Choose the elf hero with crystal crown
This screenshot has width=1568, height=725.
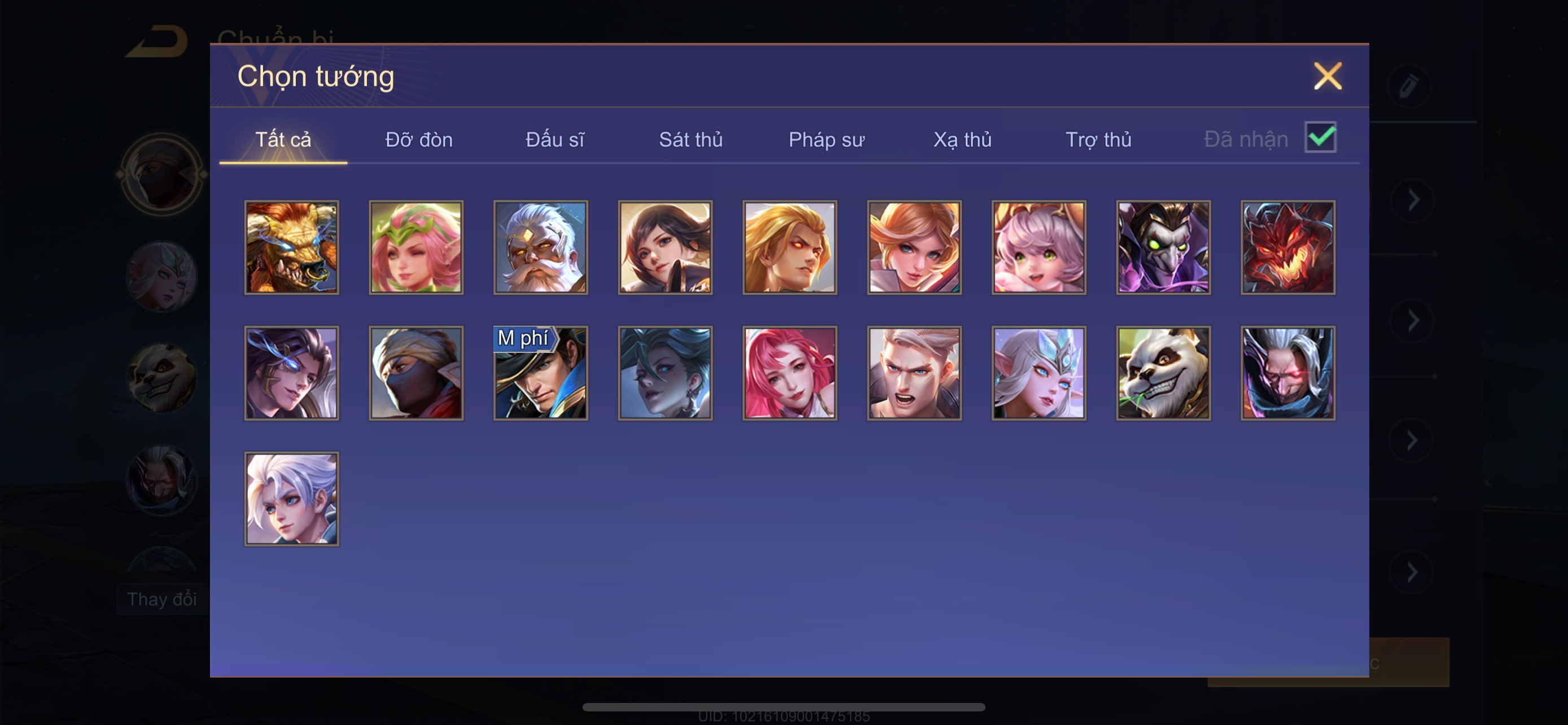1039,373
